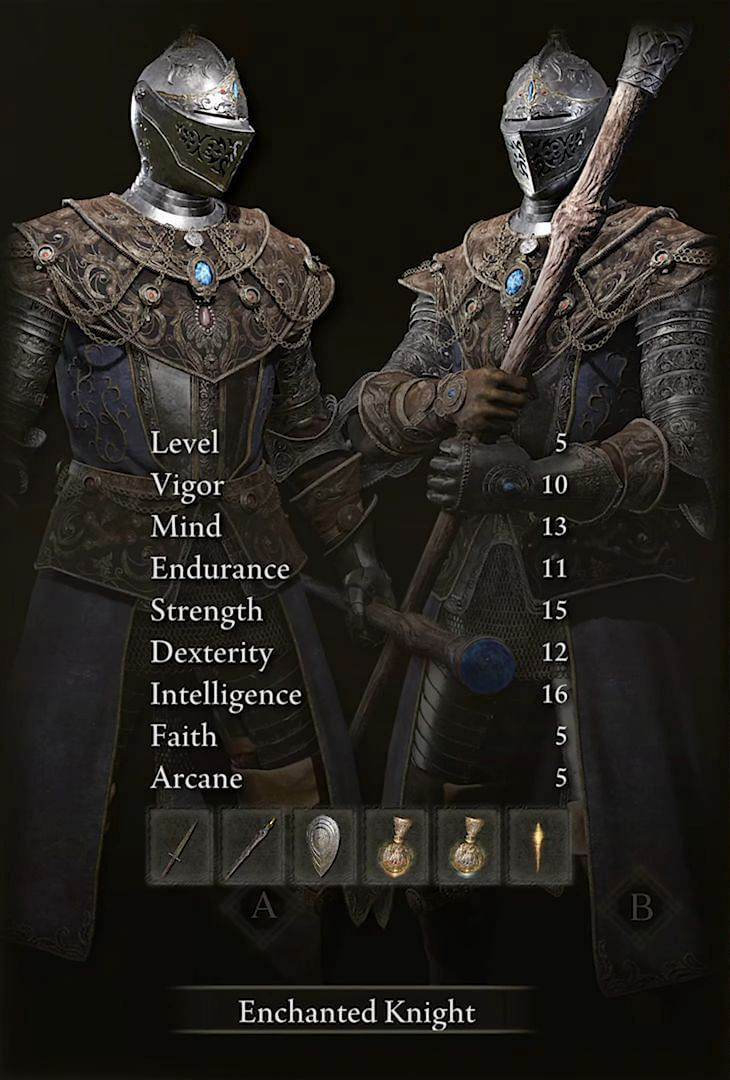Choose body type A
730x1080 pixels.
tap(263, 906)
